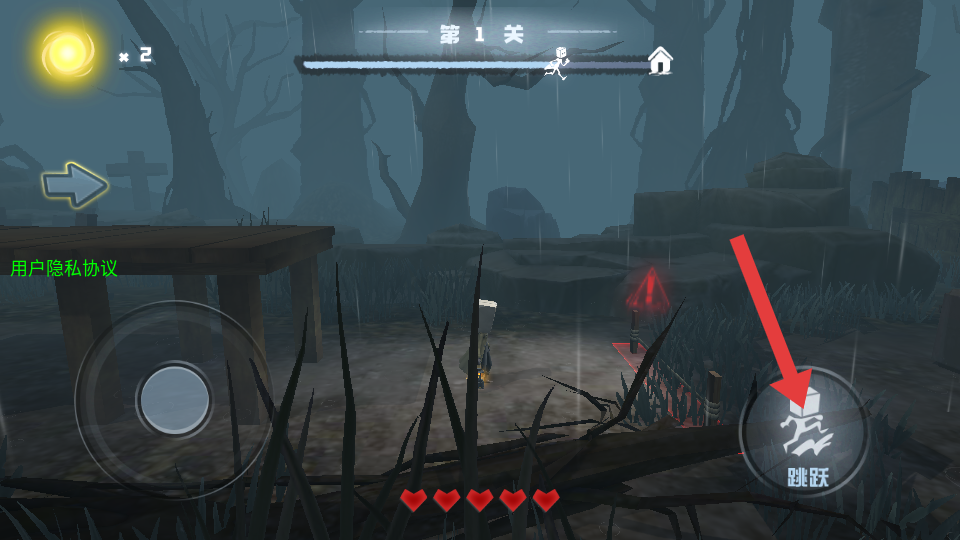The height and width of the screenshot is (540, 960).
Task: Tap the glowing yellow orb icon
Action: (x=67, y=54)
